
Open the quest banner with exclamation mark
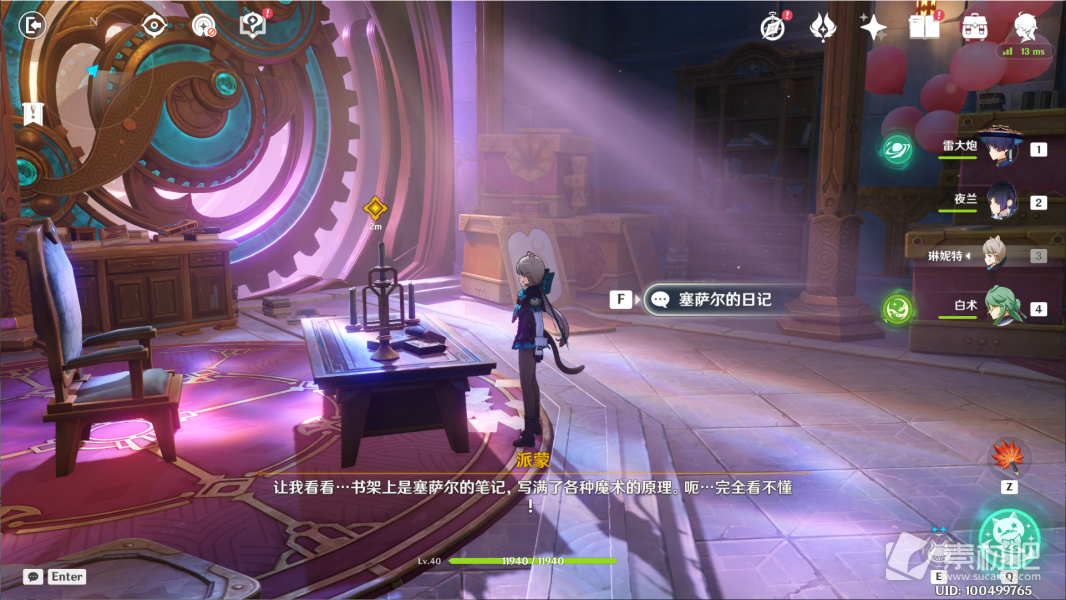[33, 114]
